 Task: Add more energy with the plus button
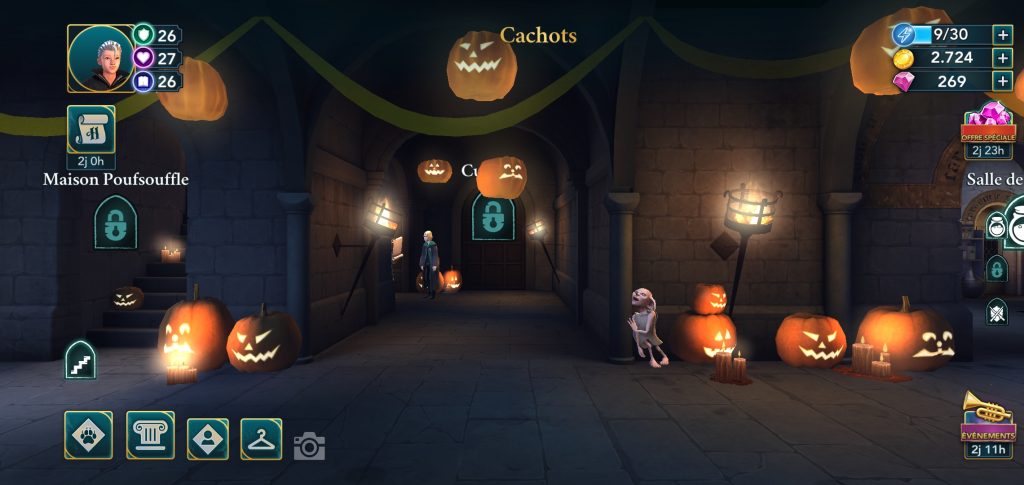click(1002, 34)
